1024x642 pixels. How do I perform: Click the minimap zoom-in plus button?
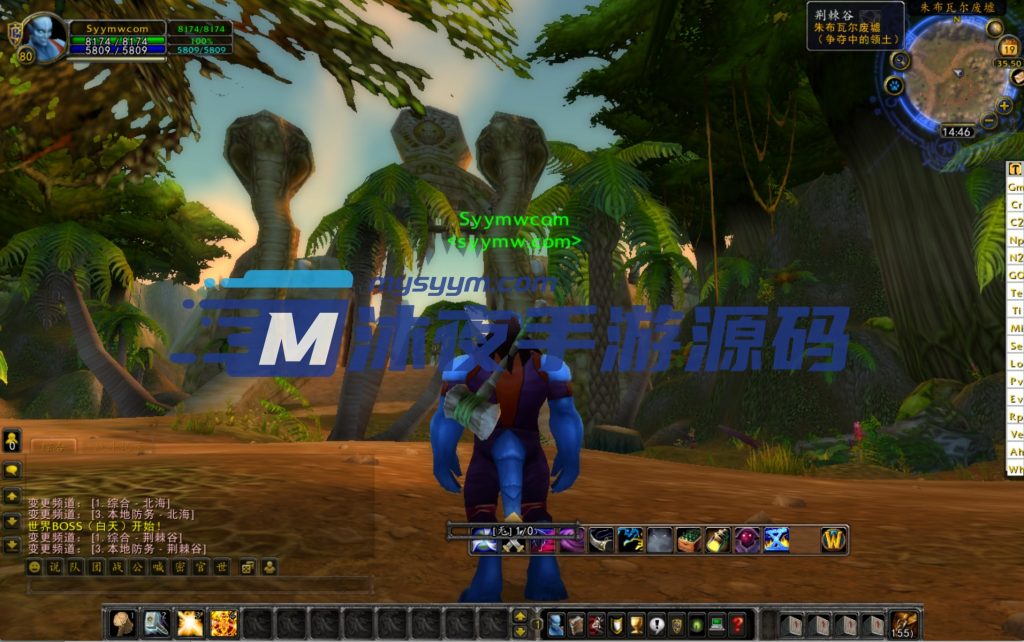click(x=1003, y=105)
